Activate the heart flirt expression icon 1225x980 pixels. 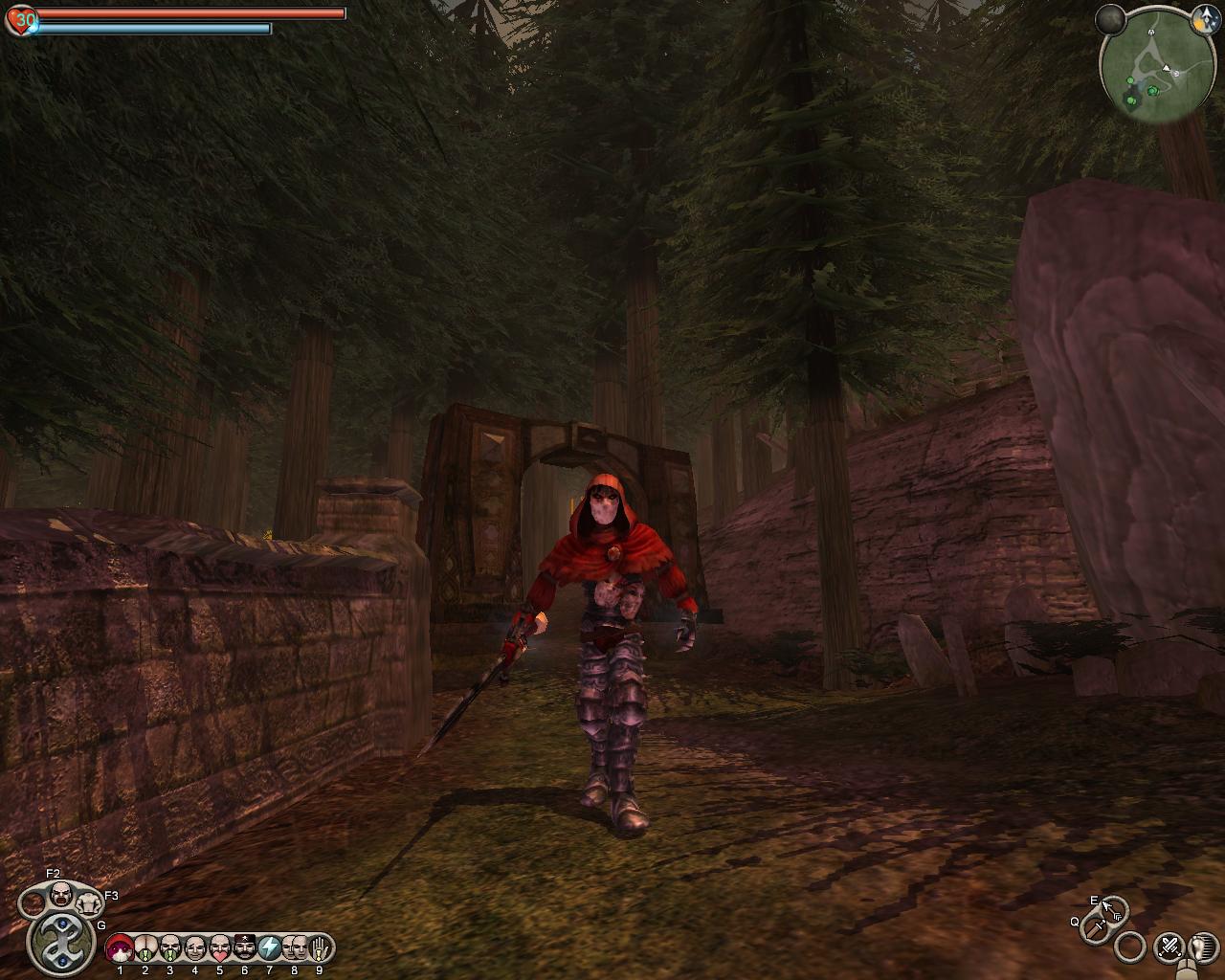pyautogui.click(x=219, y=948)
